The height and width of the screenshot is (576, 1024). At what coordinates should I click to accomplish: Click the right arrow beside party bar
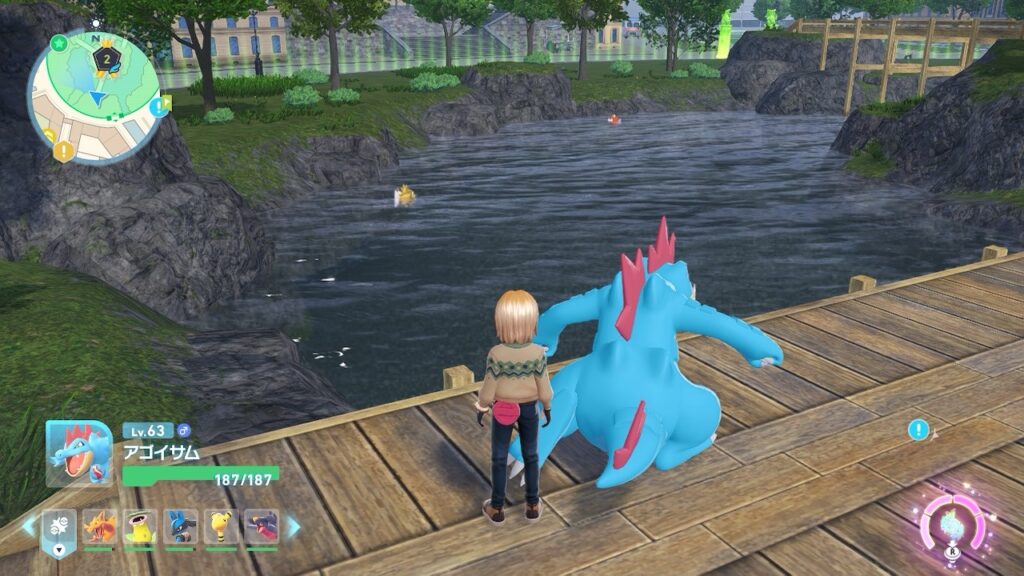[294, 526]
